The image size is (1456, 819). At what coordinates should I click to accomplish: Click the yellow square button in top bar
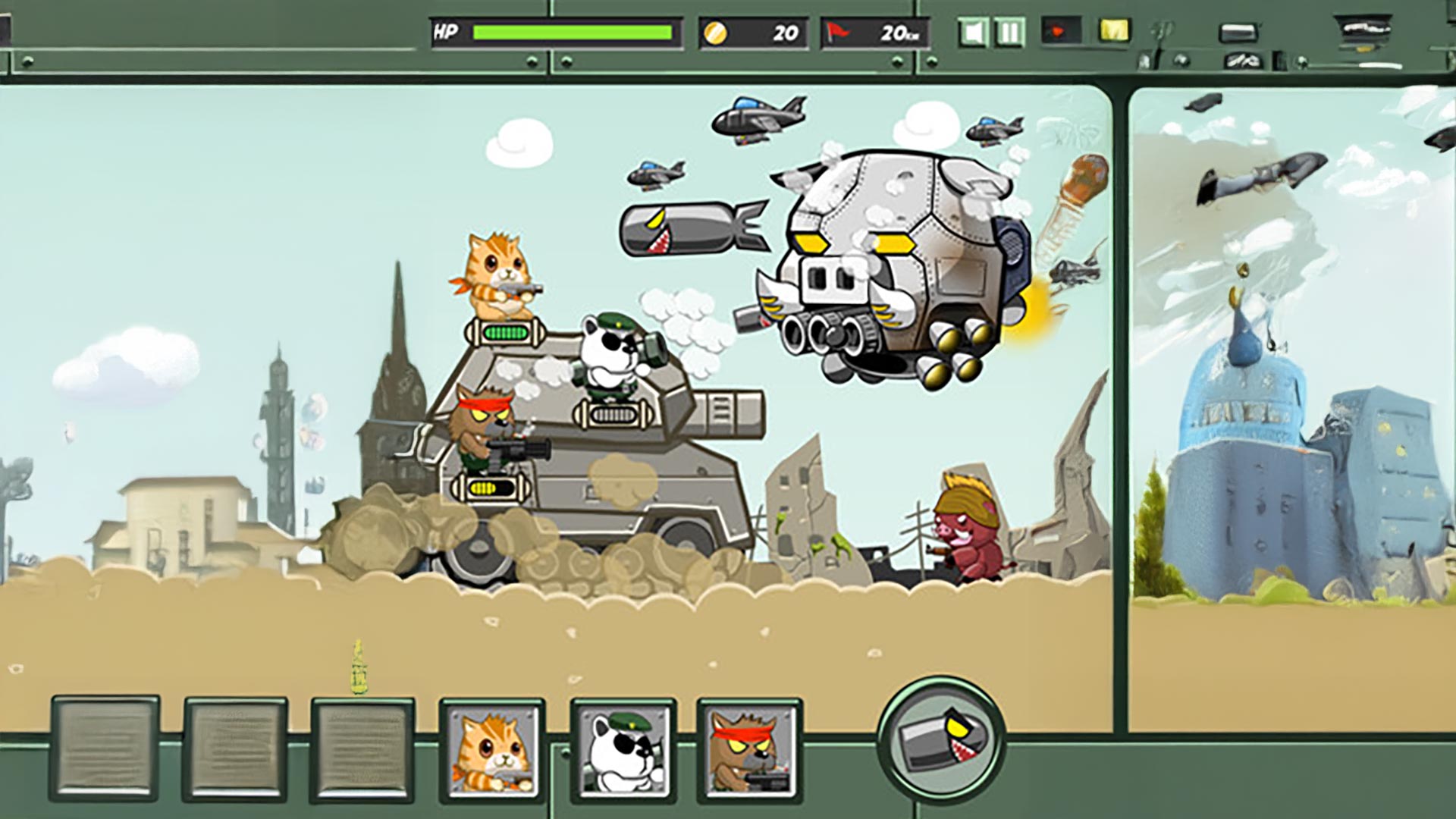click(x=1114, y=31)
